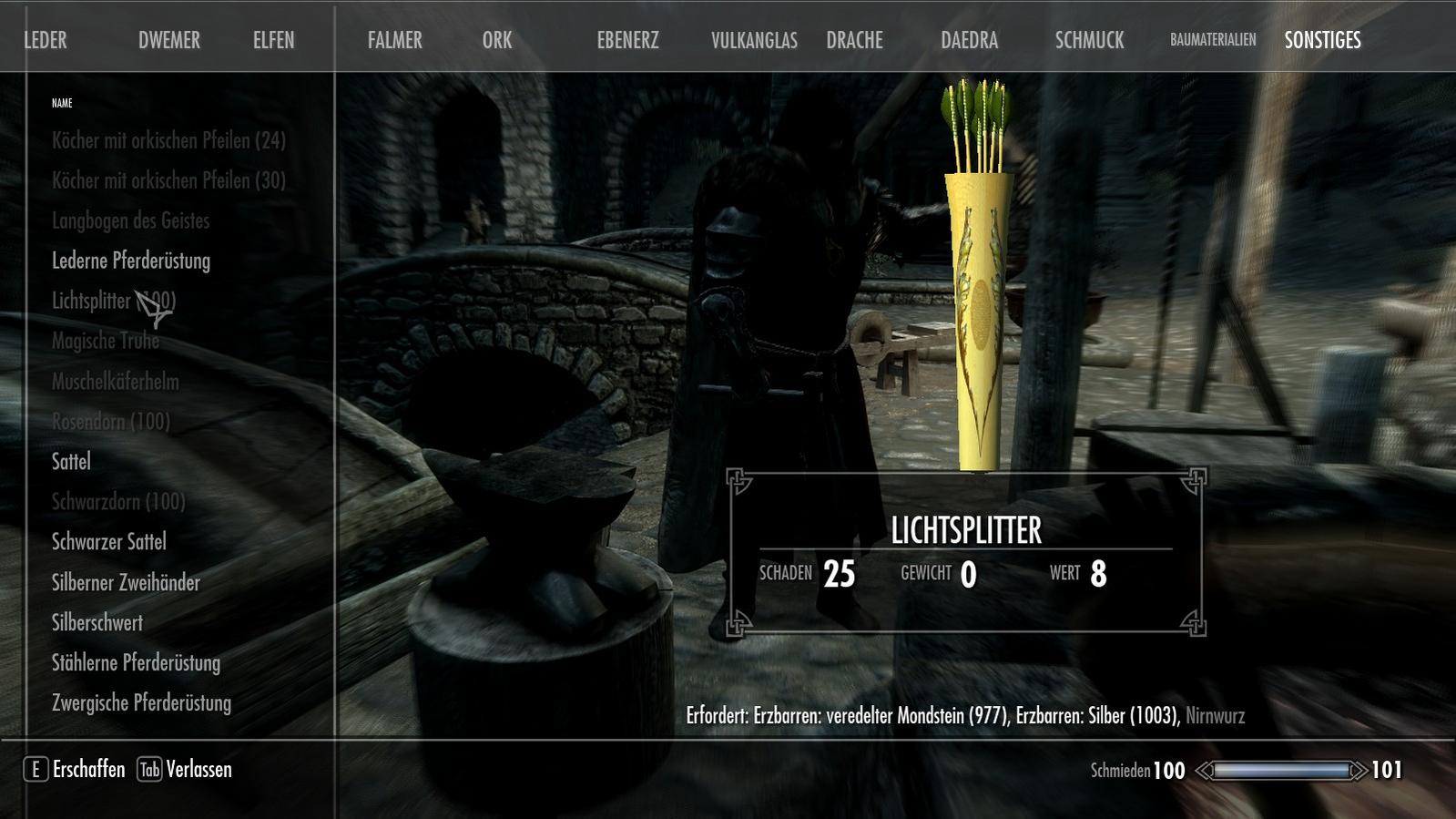Switch to the Ork category

point(497,40)
